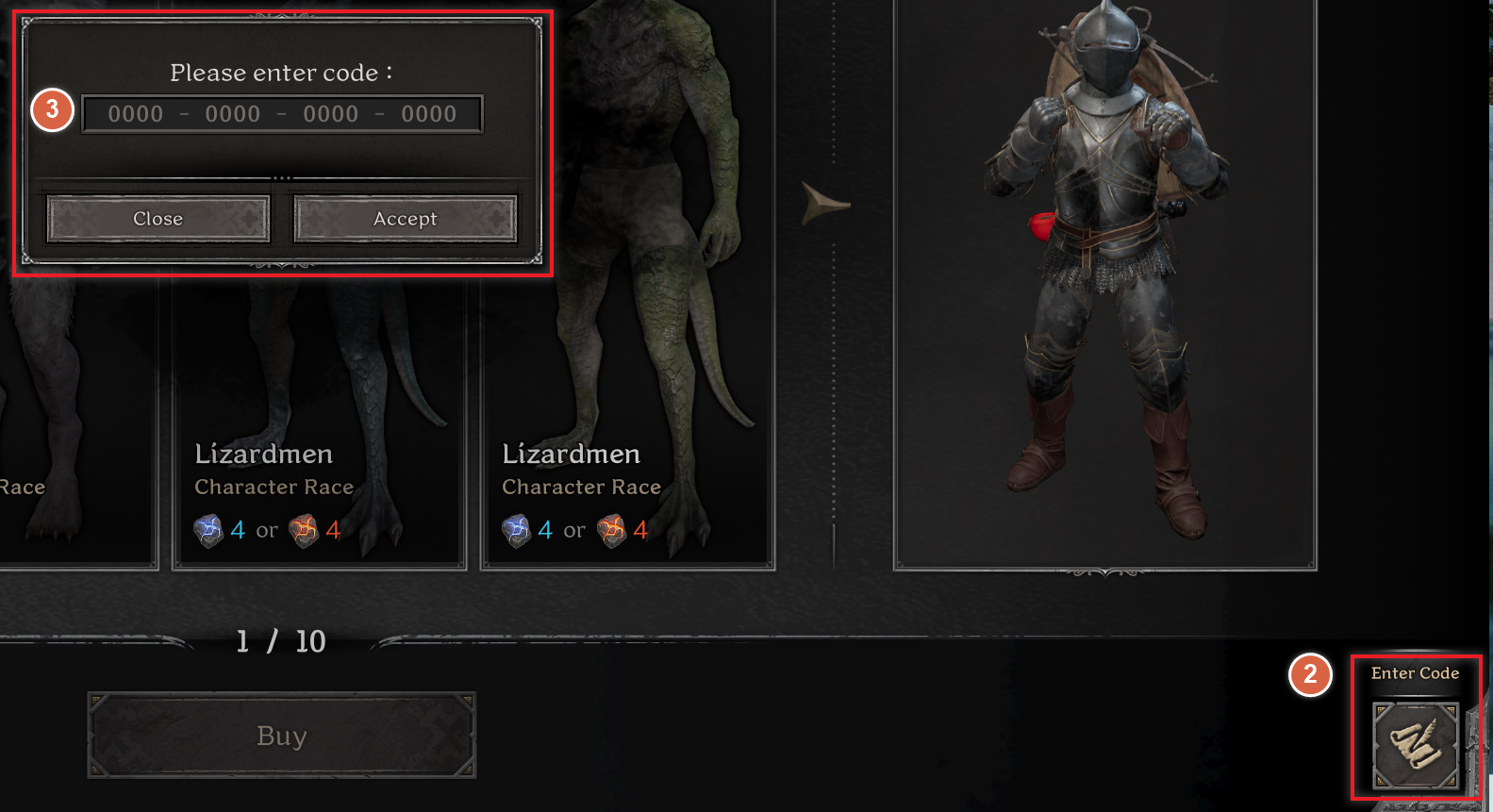Select the red gem icon on right Lizardmen card
Screen dimensions: 1493x812
[x=611, y=529]
